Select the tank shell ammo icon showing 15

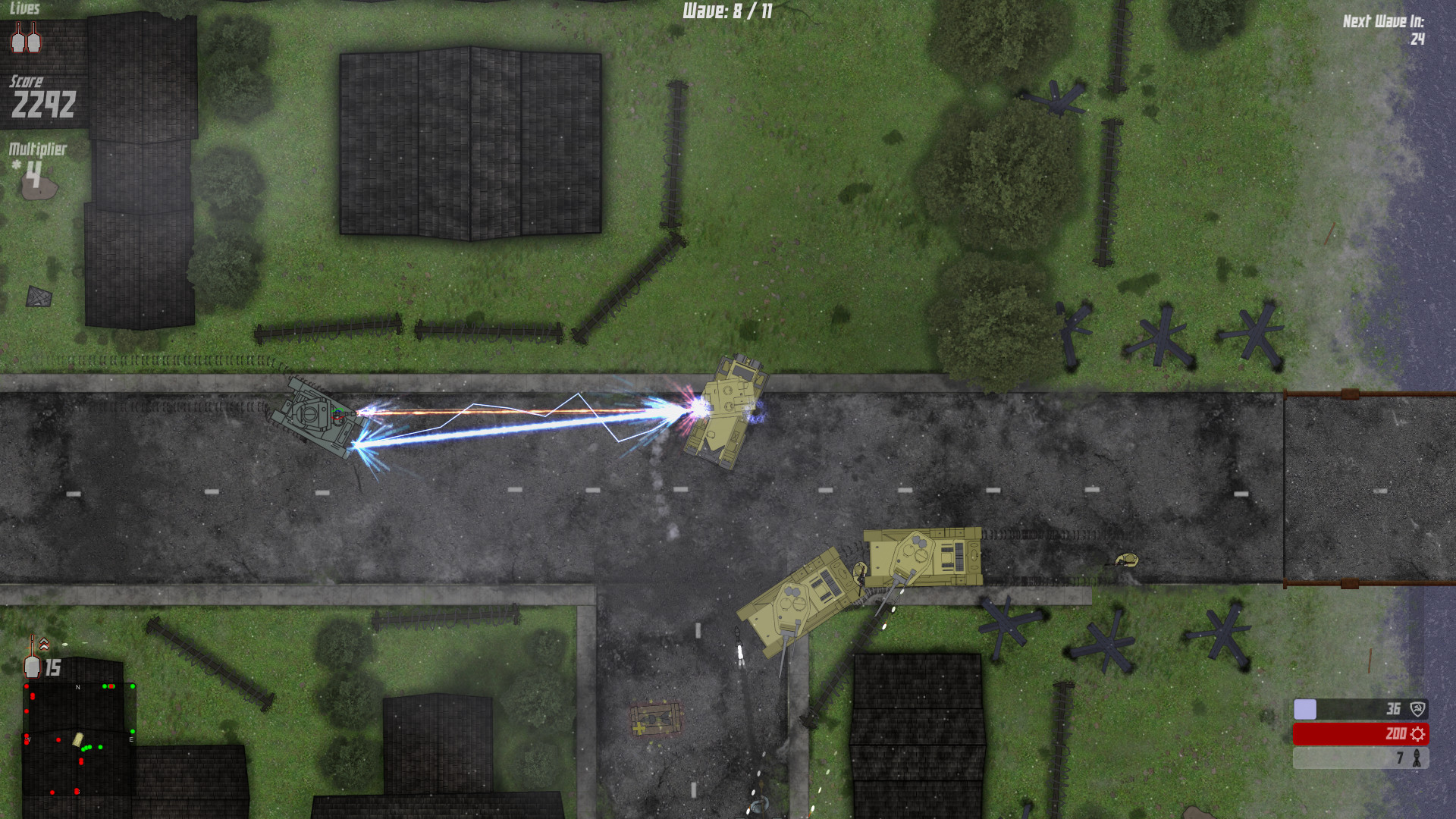tap(32, 667)
